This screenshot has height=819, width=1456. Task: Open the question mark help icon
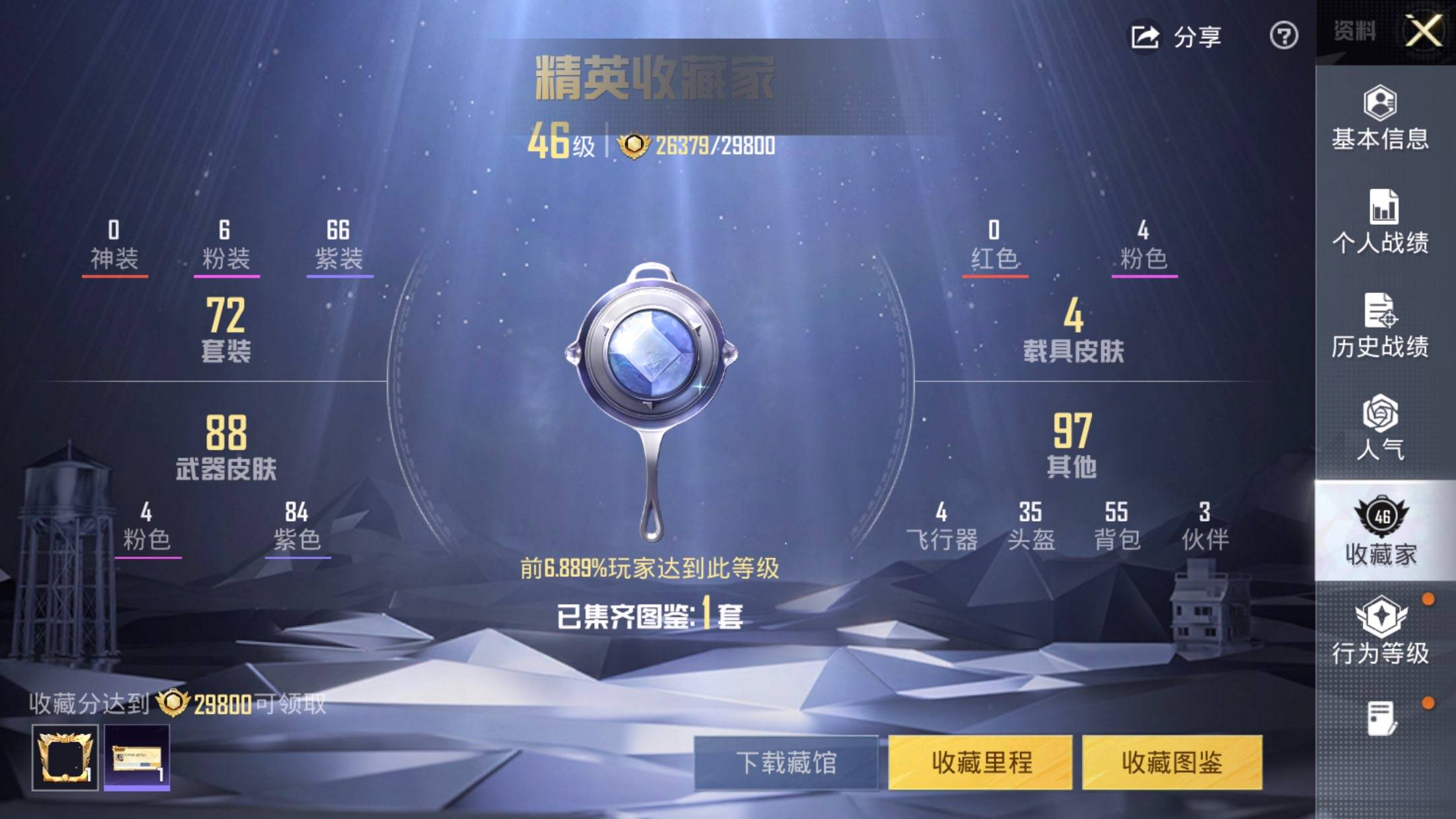1283,36
